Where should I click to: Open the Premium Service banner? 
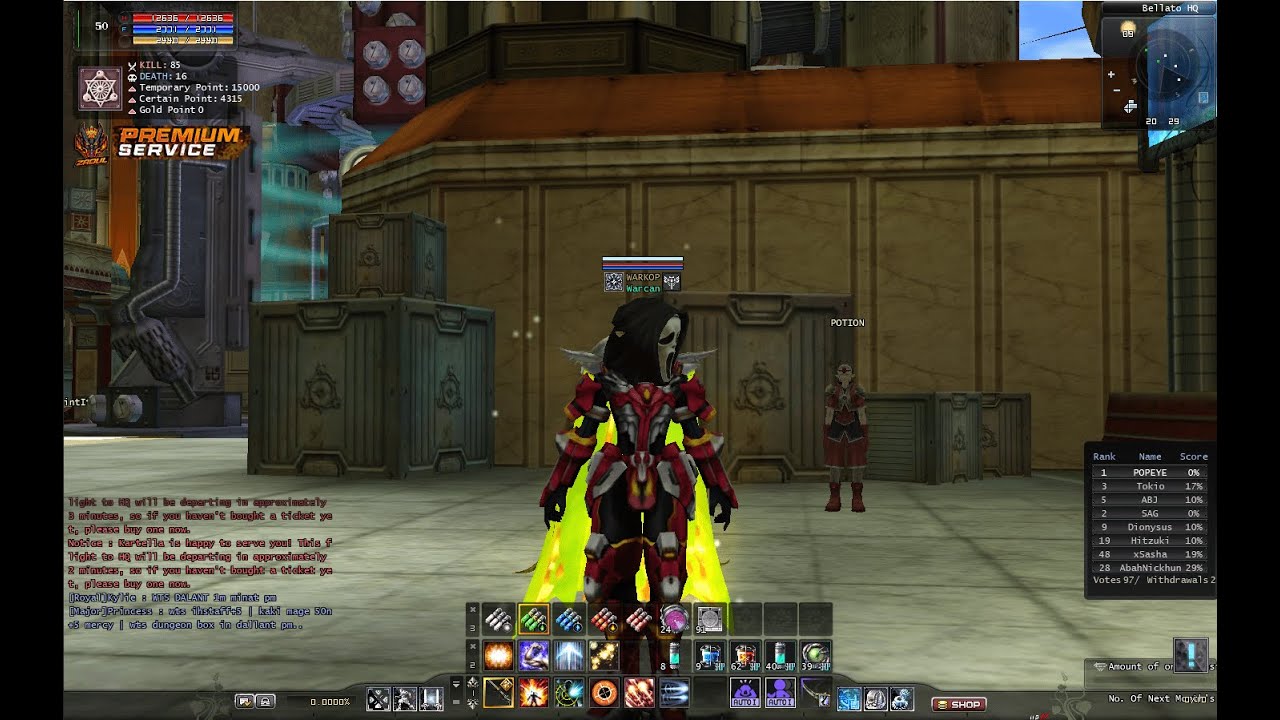[166, 143]
